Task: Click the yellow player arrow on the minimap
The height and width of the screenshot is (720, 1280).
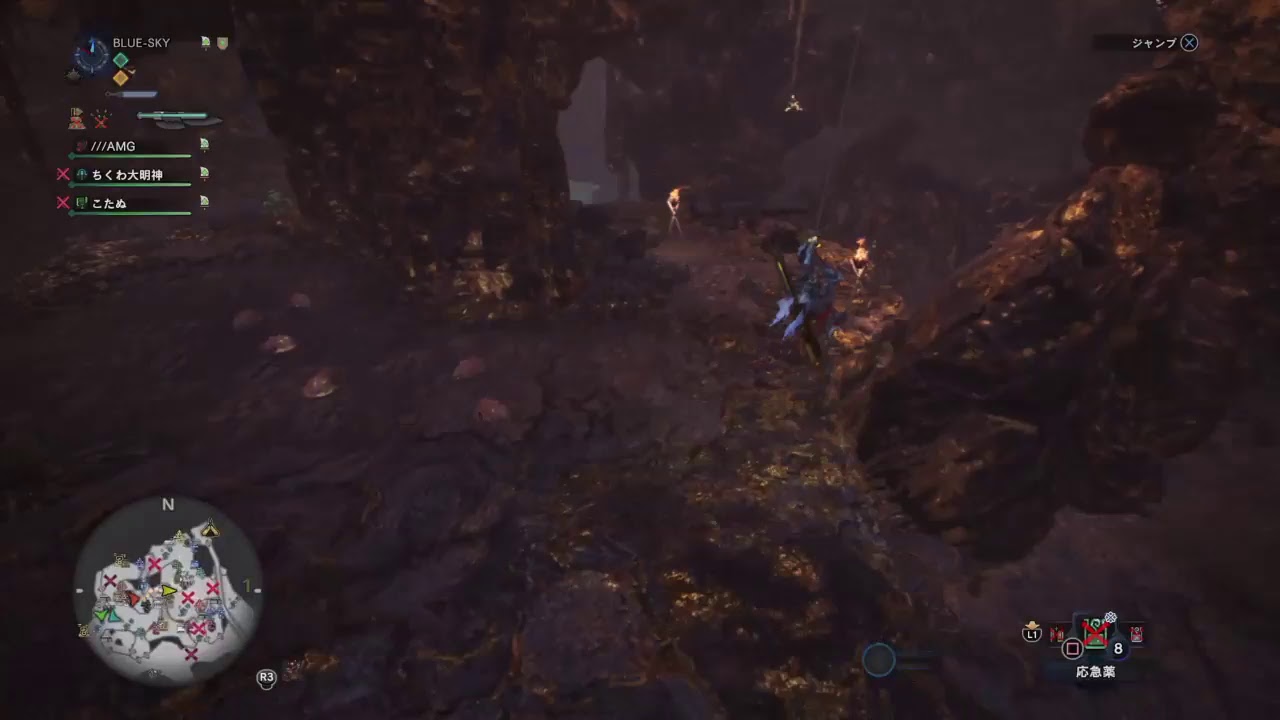Action: [168, 591]
